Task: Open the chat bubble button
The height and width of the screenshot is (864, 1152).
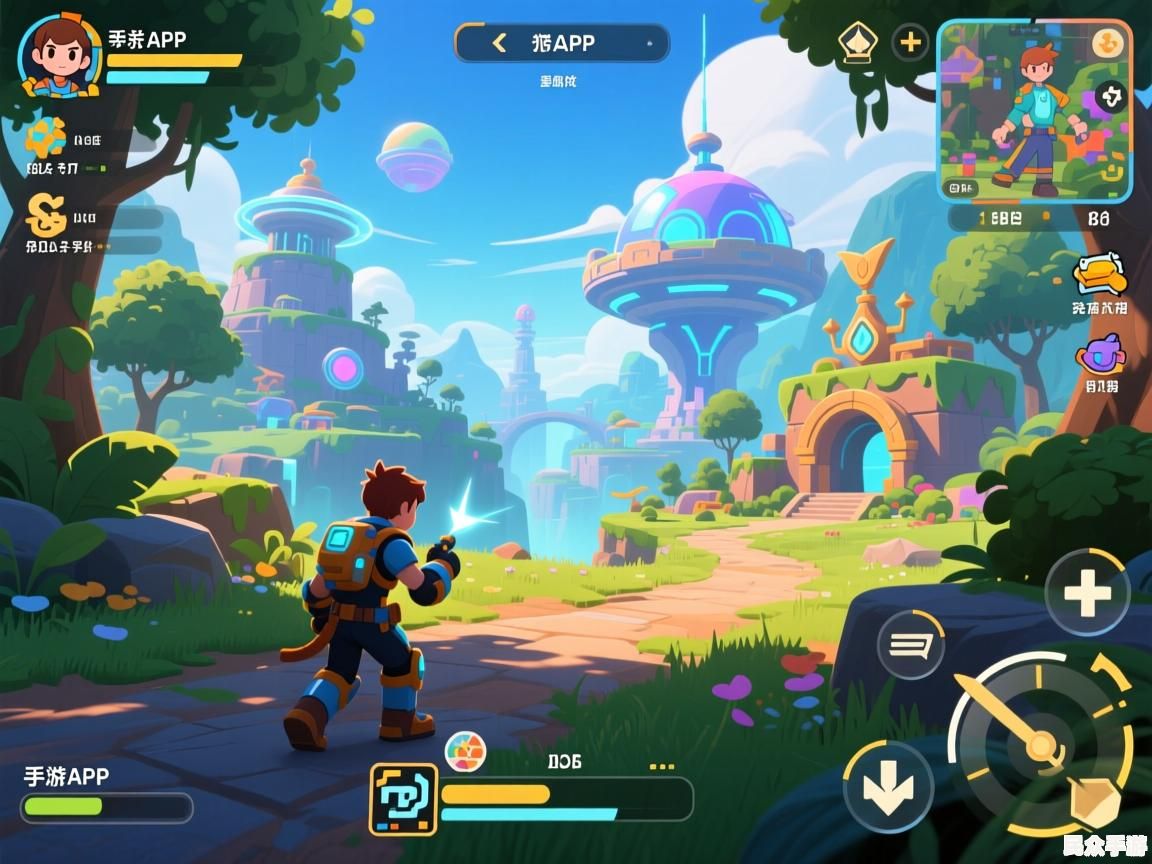Action: pos(910,645)
